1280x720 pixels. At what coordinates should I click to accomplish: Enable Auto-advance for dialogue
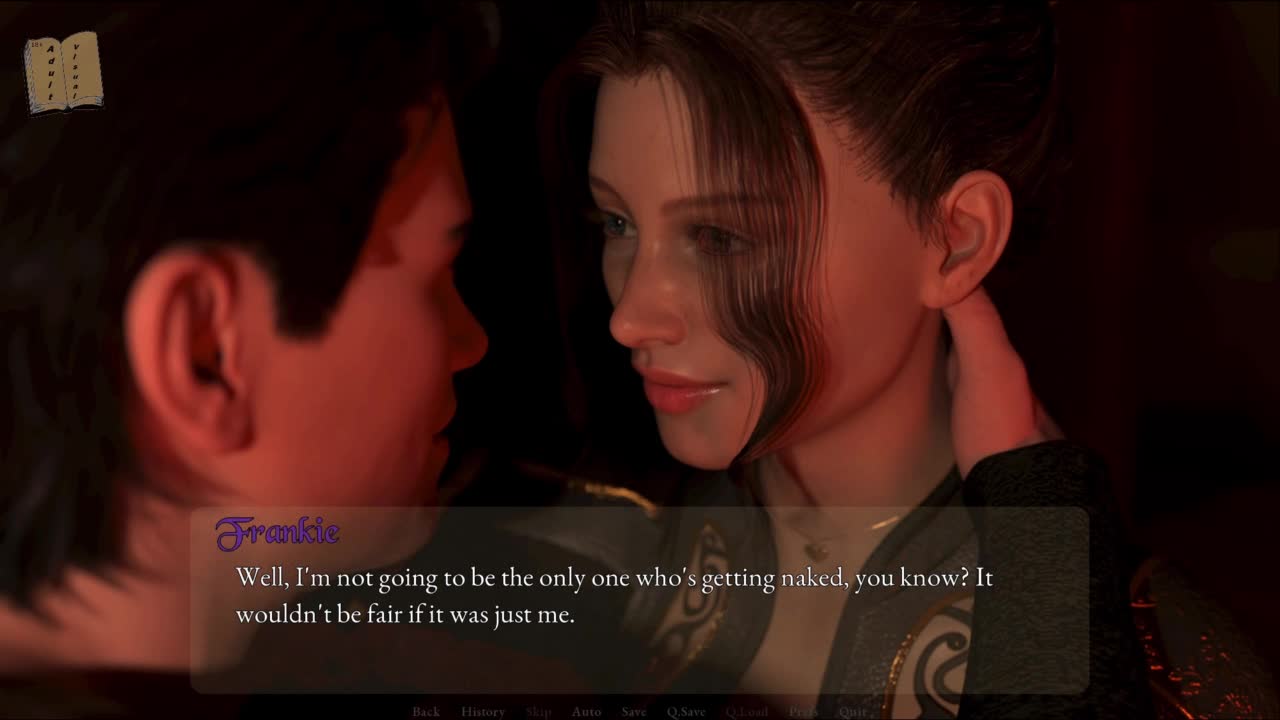(586, 711)
